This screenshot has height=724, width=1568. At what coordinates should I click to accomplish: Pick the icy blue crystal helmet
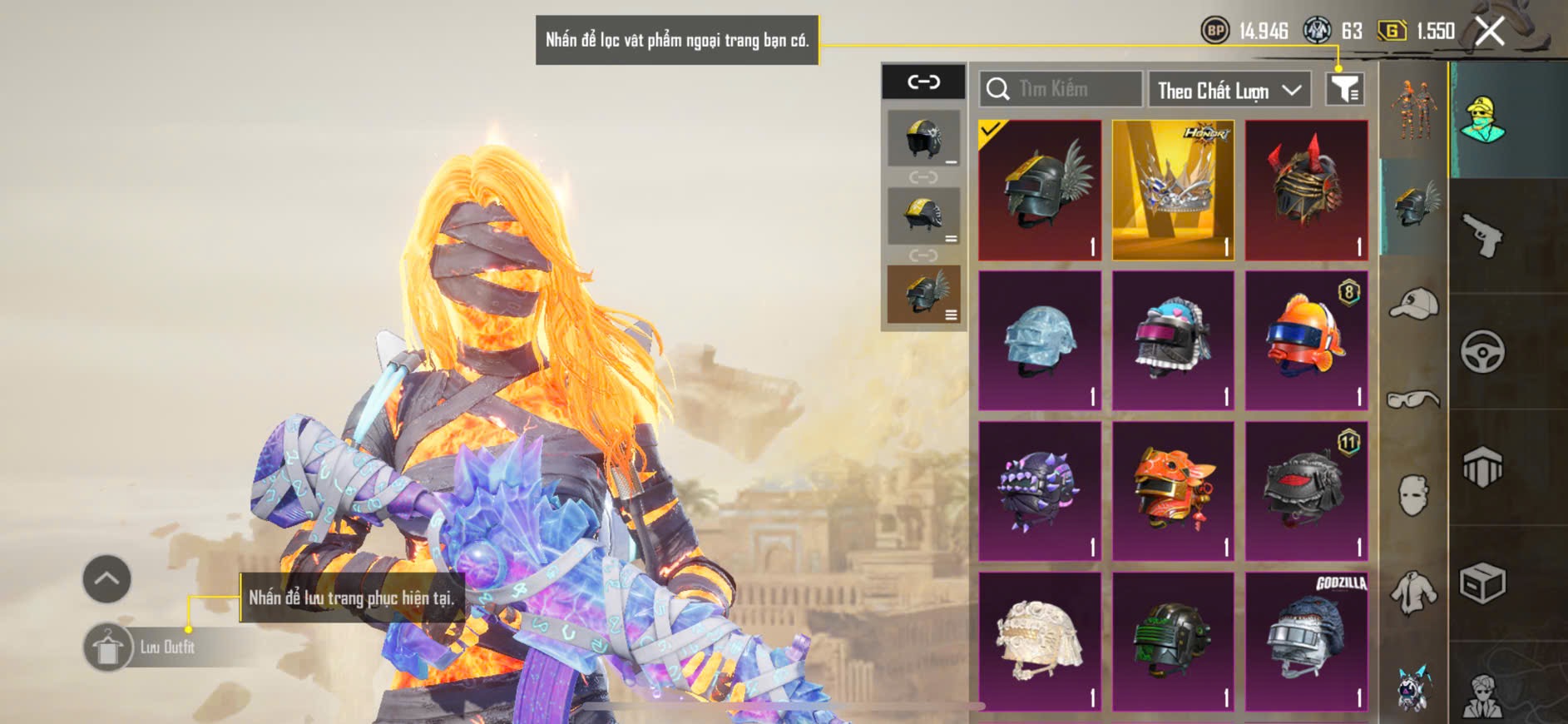pos(1040,340)
